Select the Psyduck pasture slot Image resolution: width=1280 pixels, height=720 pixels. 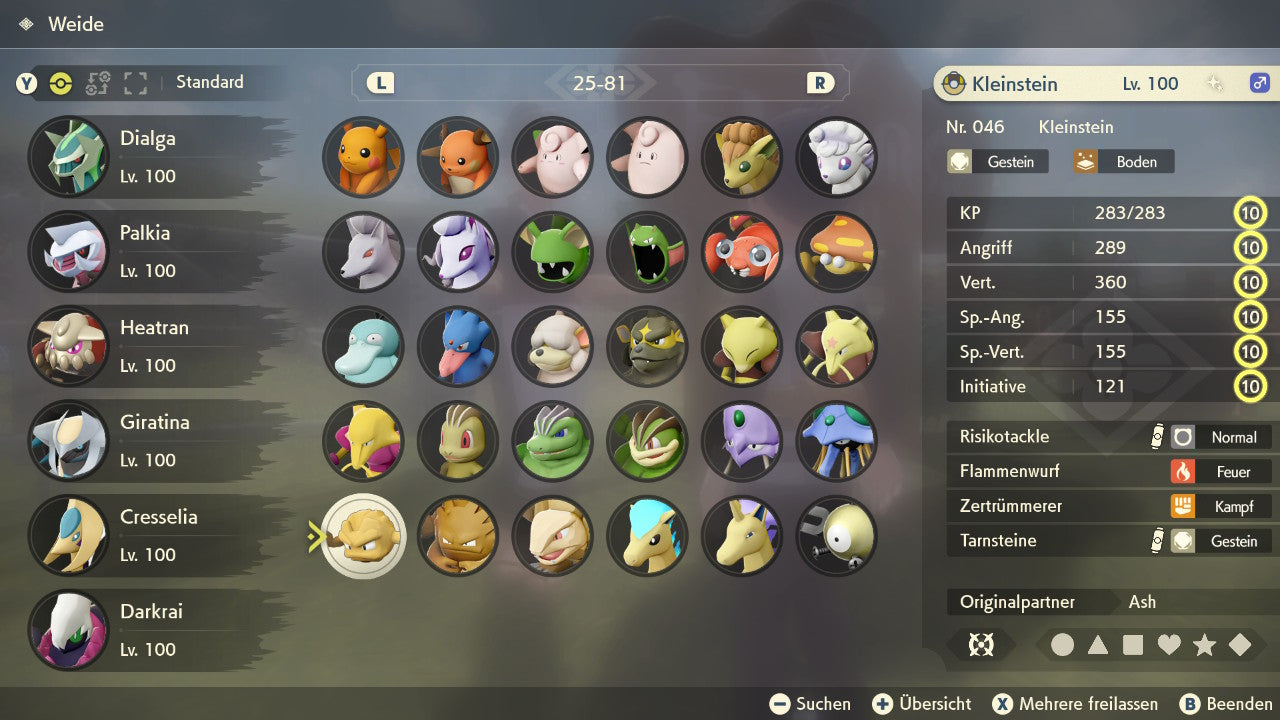pyautogui.click(x=363, y=346)
